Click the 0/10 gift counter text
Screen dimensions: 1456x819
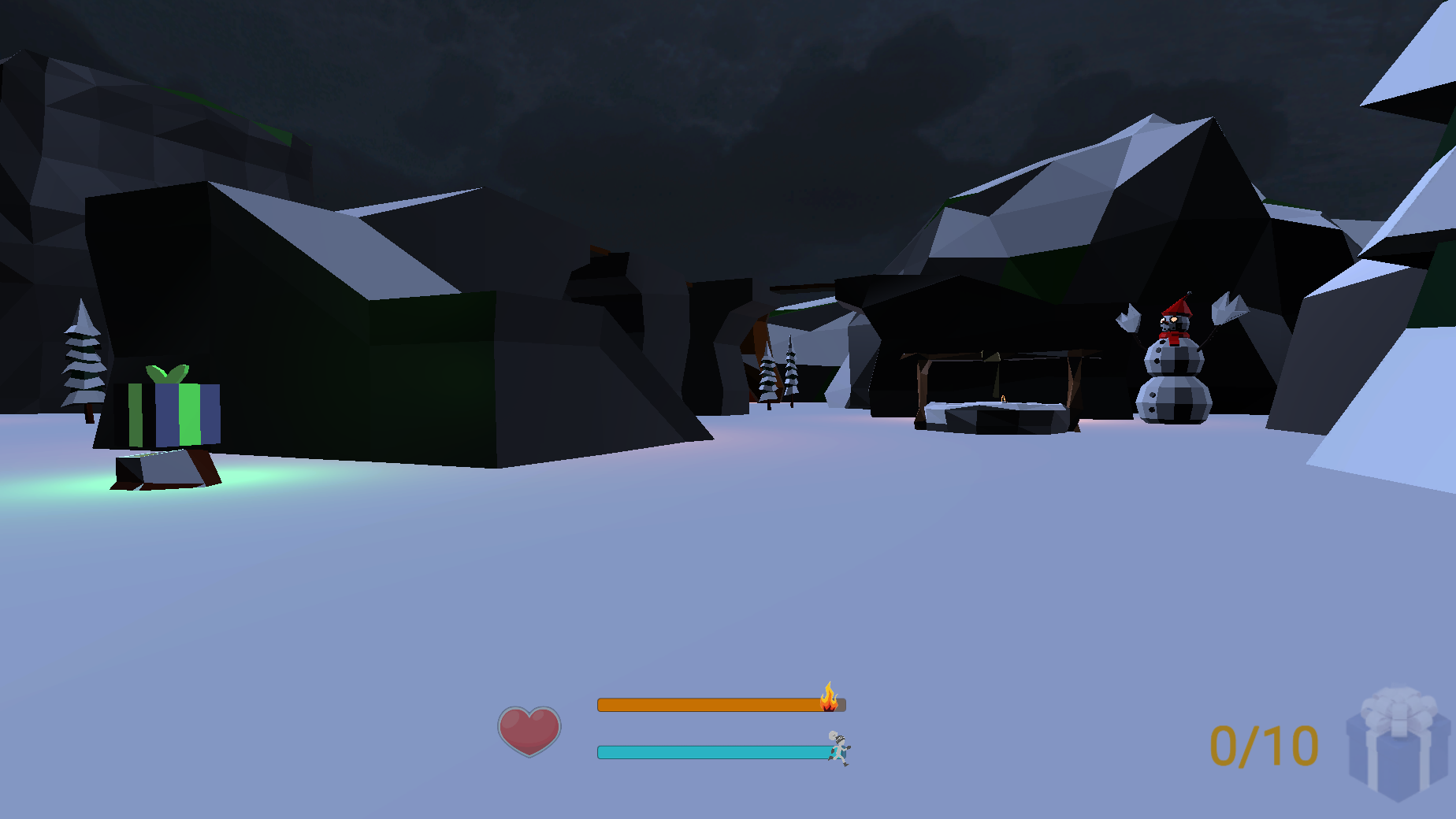coord(1262,744)
